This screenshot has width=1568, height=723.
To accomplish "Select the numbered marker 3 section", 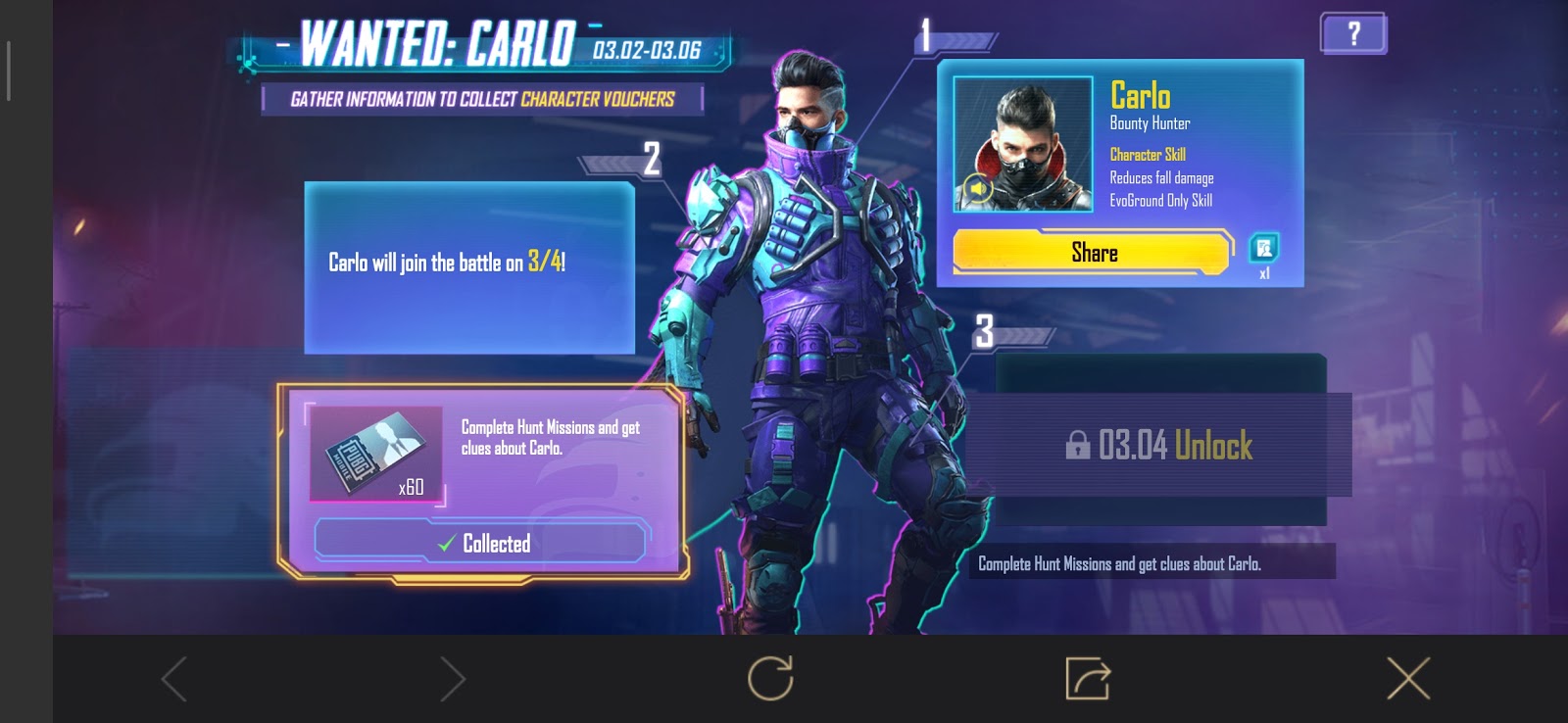I will [985, 330].
